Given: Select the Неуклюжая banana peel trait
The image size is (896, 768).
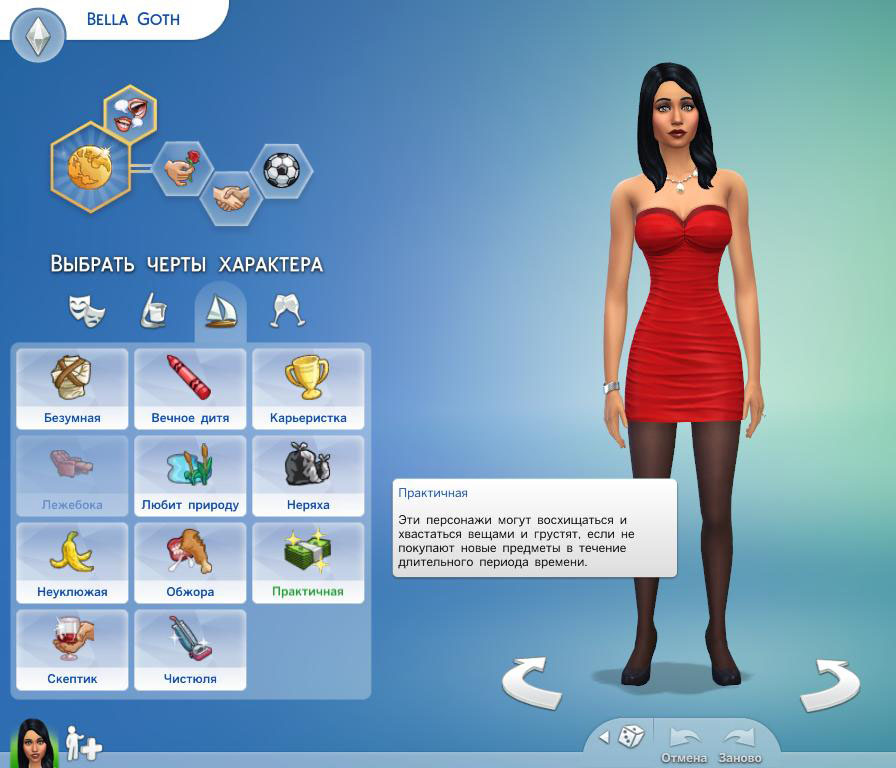Looking at the screenshot, I should (72, 562).
